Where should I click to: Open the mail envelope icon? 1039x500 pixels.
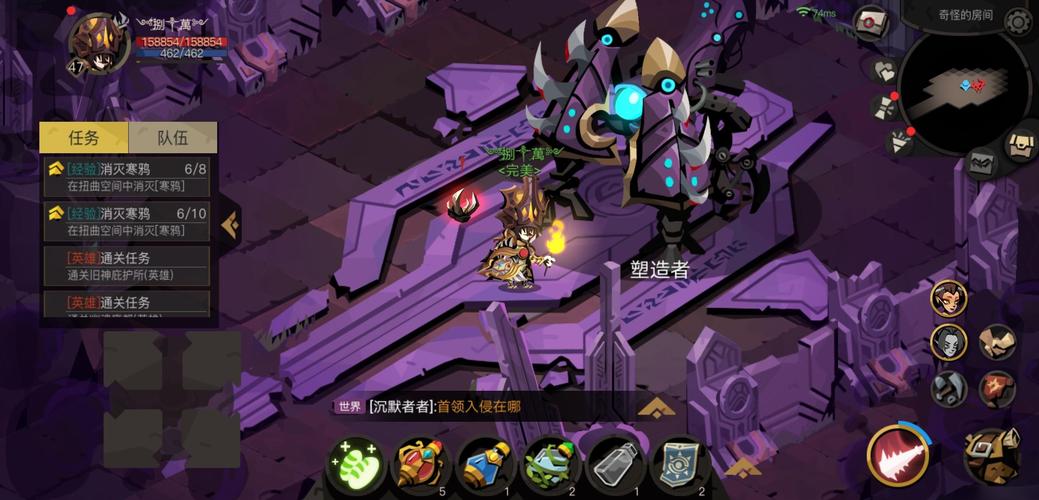click(871, 21)
